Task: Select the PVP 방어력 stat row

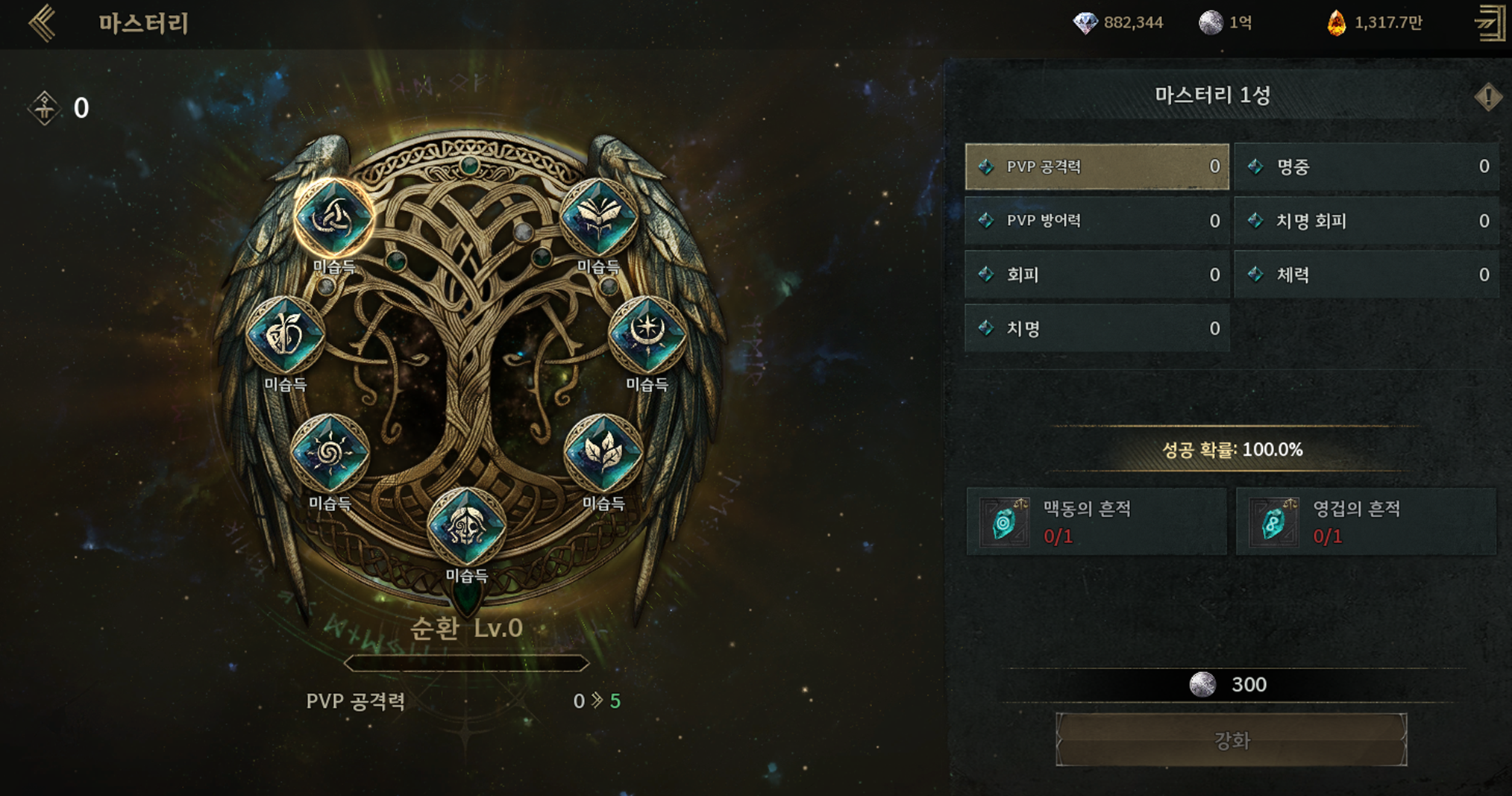Action: click(1097, 221)
